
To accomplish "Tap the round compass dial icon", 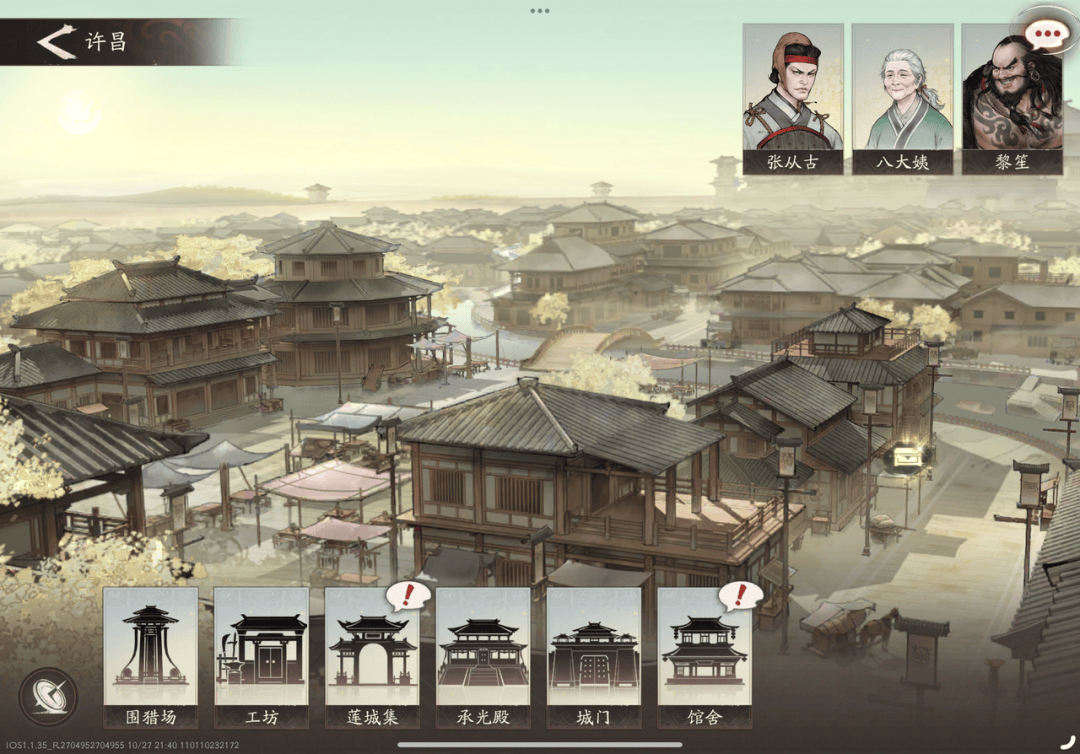I will click(49, 696).
